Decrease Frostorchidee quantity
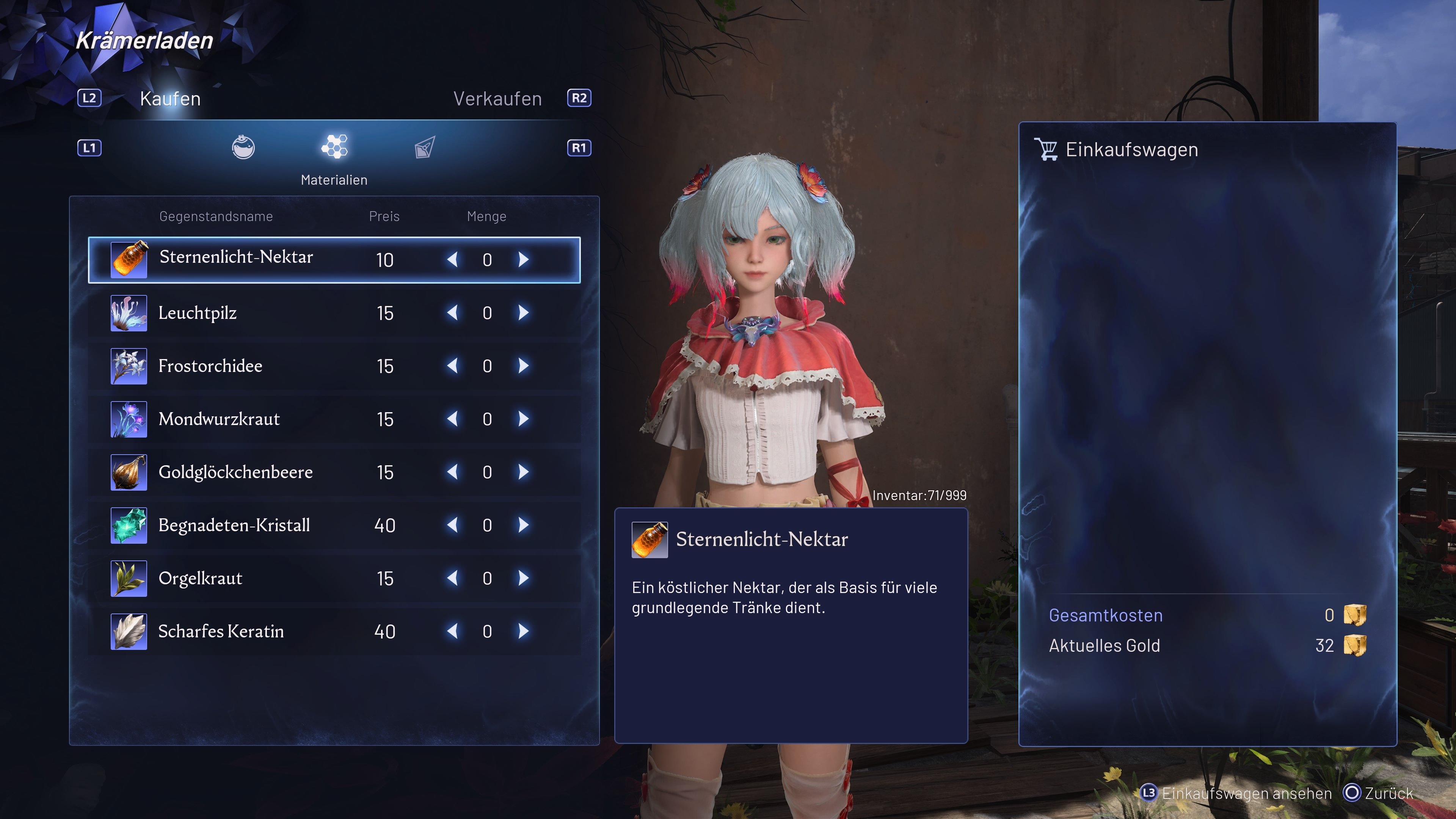This screenshot has width=1456, height=819. (452, 366)
